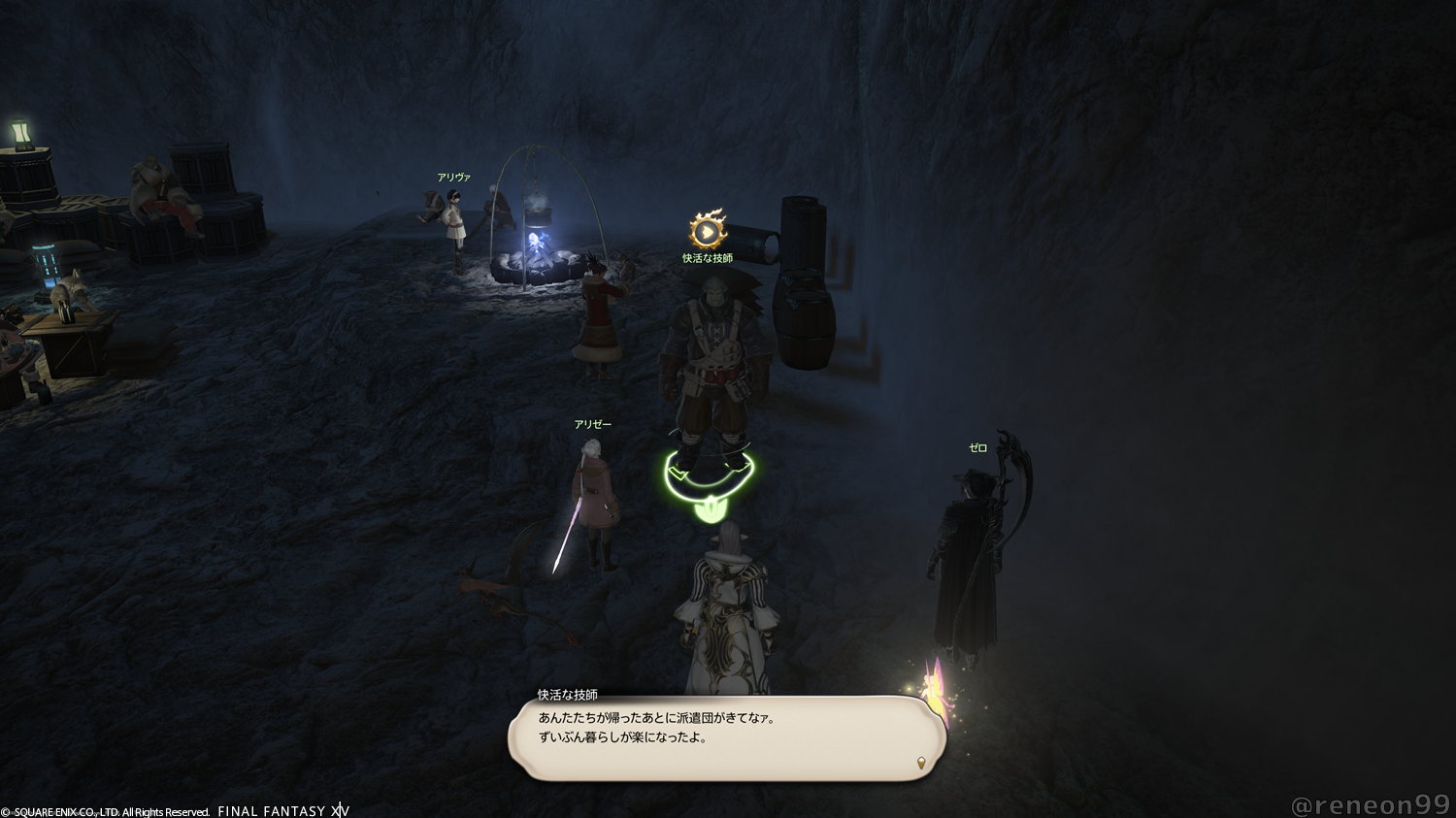Click the dialogue continue arrow indicator
Viewport: 1456px width, 818px height.
920,762
